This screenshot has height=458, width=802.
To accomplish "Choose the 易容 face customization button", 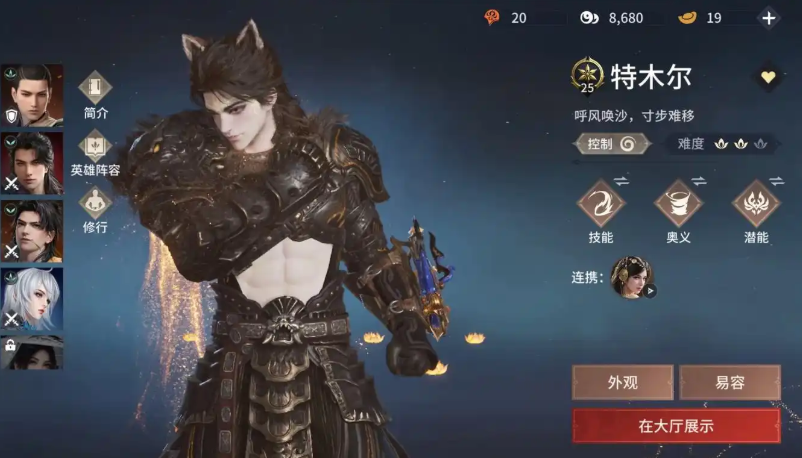I will (x=730, y=382).
